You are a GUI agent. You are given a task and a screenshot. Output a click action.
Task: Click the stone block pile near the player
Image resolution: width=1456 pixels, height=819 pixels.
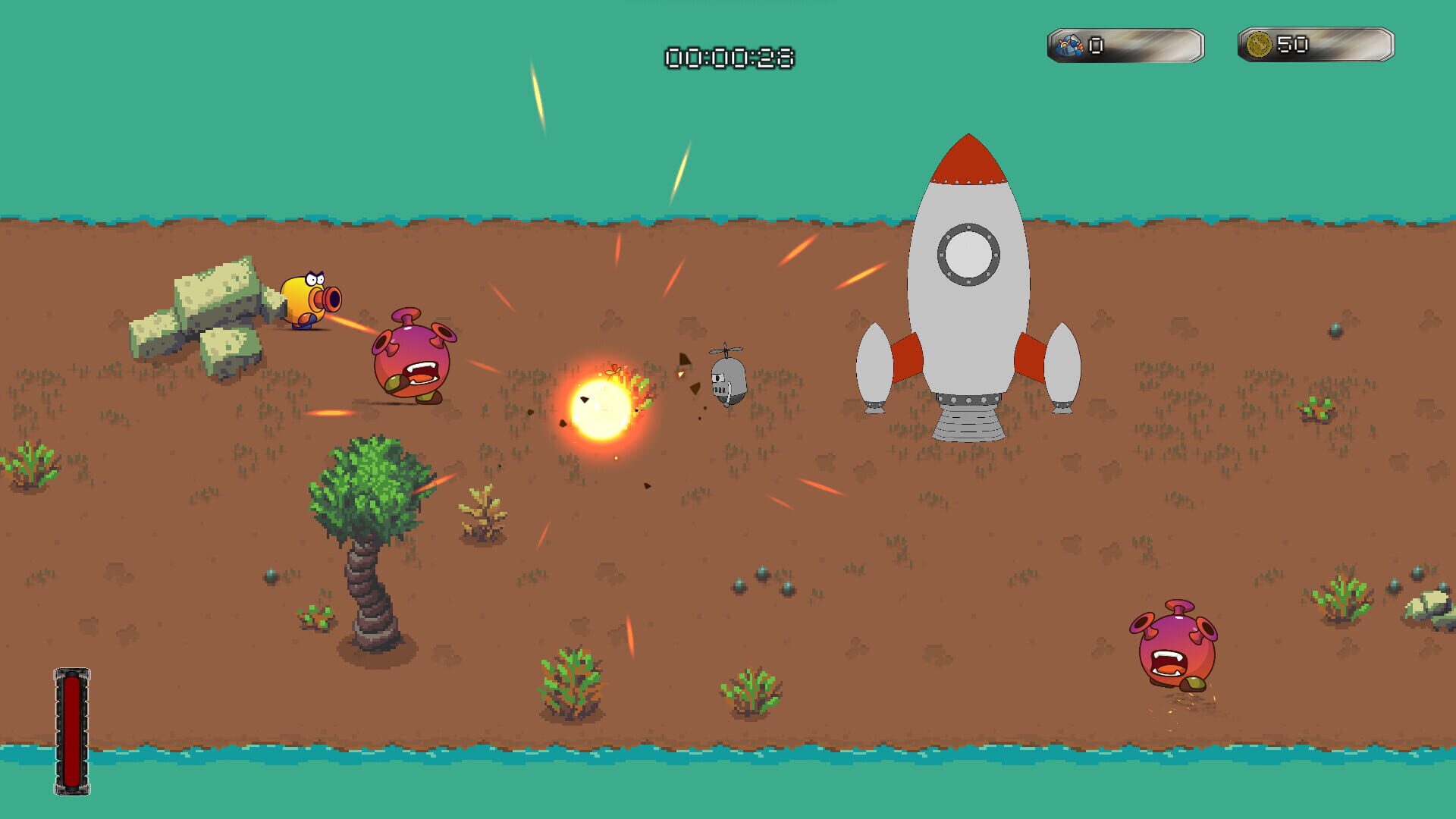tap(201, 311)
